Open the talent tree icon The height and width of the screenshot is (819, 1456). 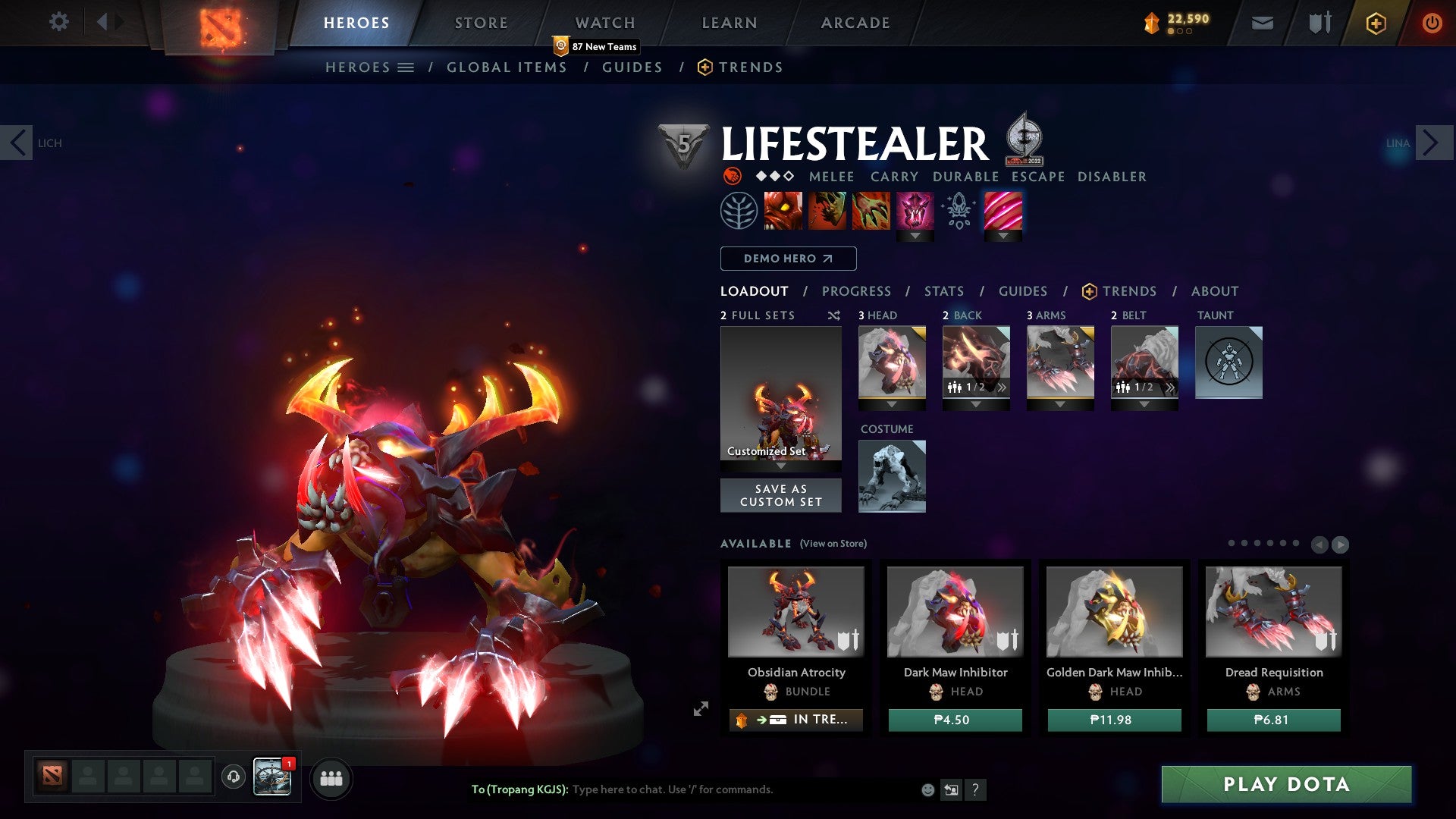coord(737,210)
